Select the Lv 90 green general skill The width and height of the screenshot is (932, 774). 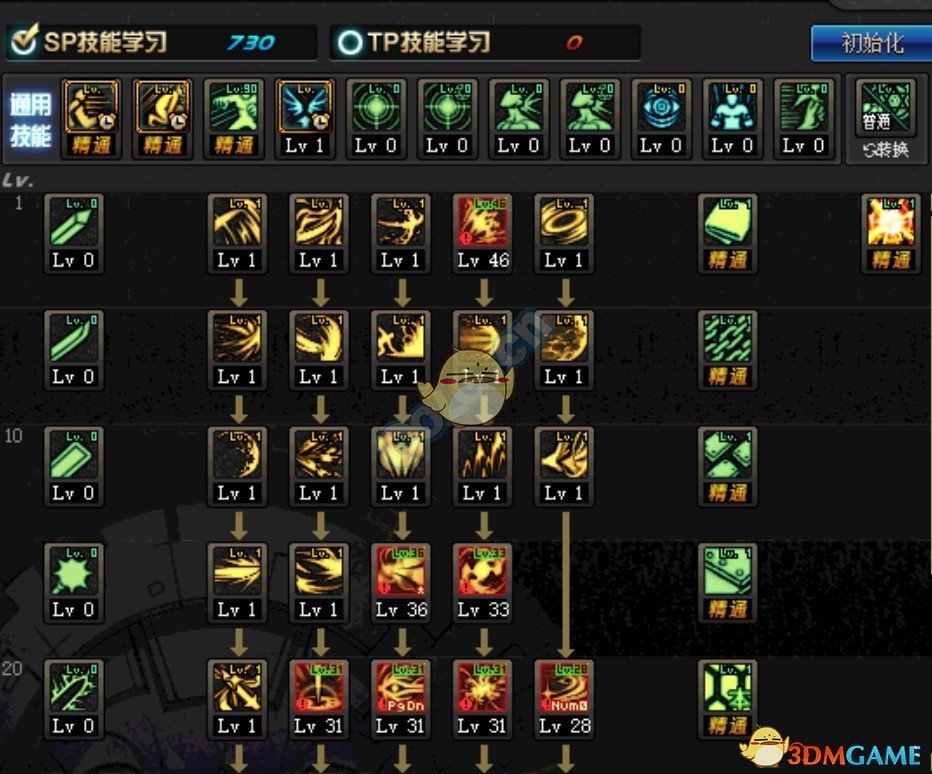(x=233, y=106)
